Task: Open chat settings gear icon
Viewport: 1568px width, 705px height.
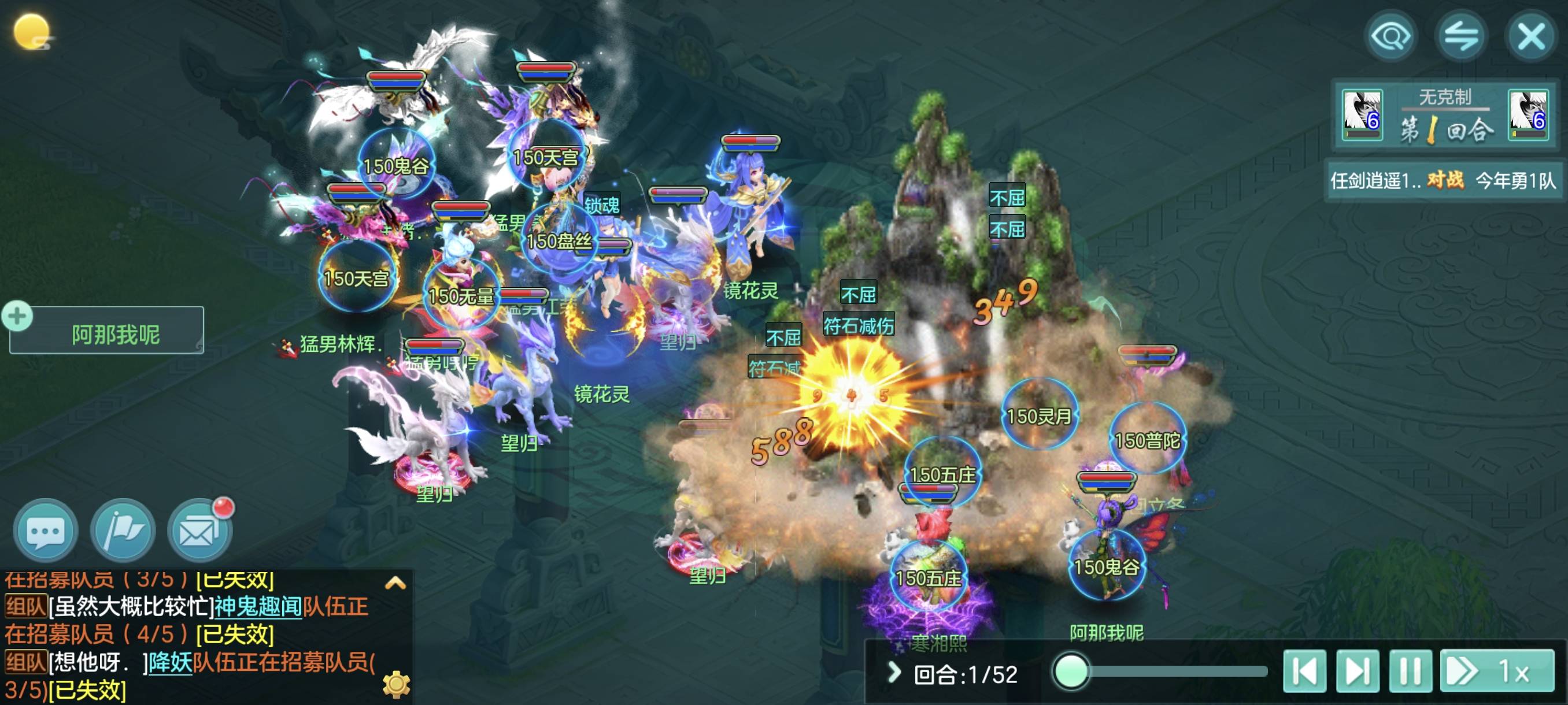Action: [396, 684]
